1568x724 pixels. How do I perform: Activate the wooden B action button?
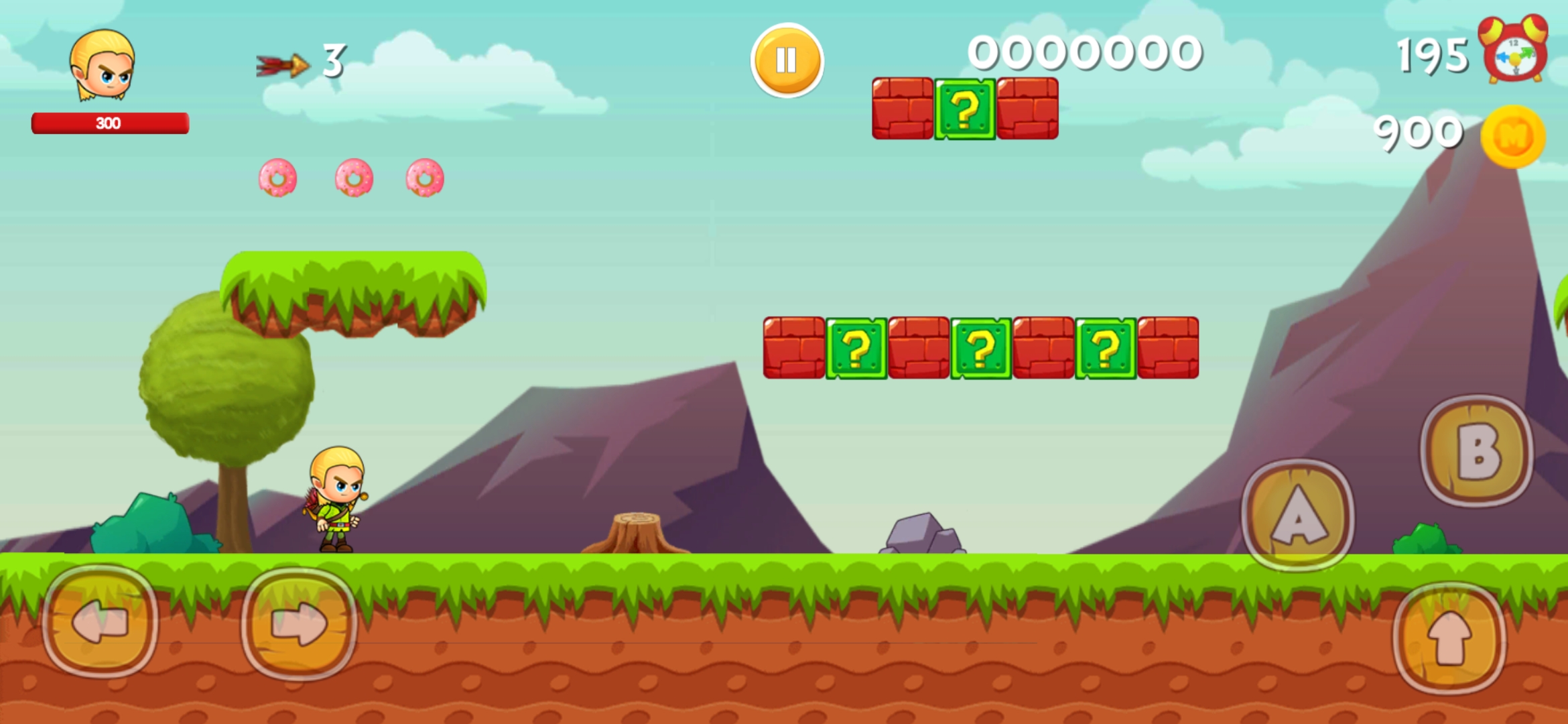click(1477, 451)
